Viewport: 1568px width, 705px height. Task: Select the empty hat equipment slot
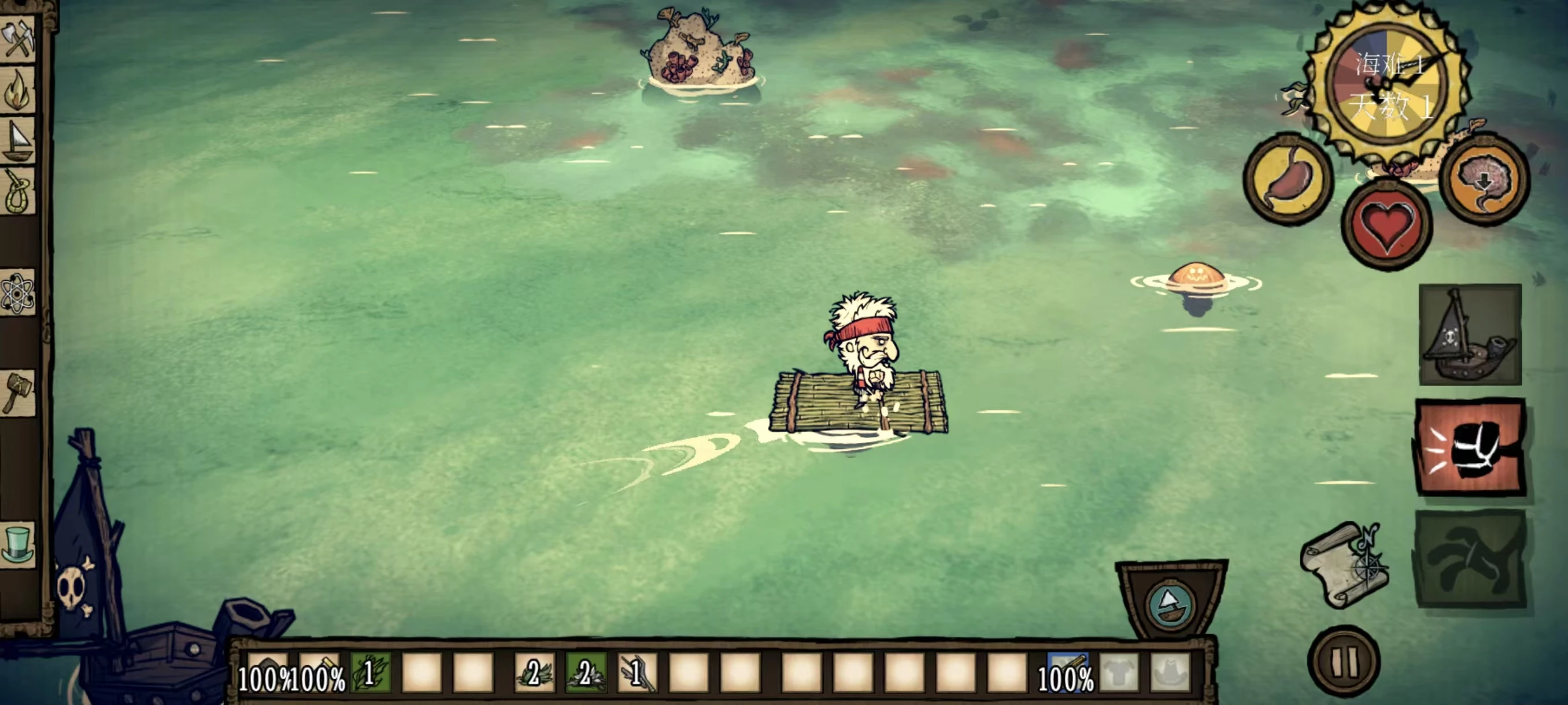pyautogui.click(x=1170, y=673)
